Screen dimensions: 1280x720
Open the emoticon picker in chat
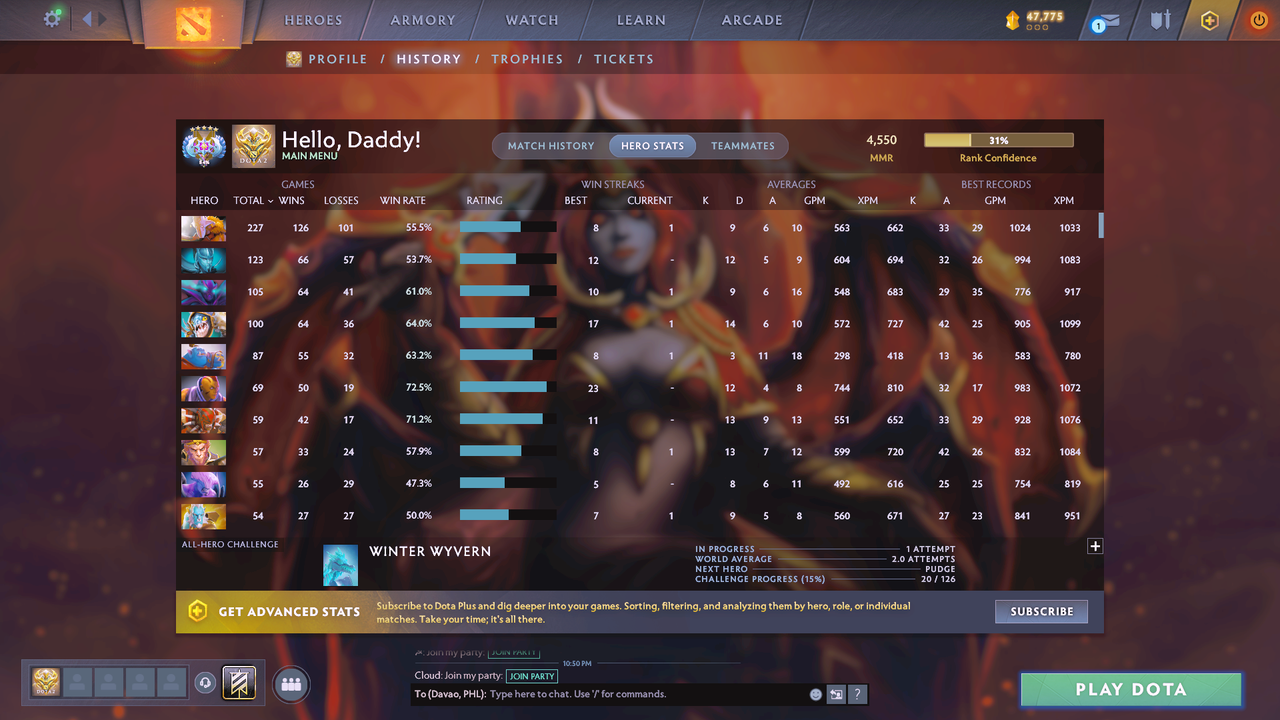coord(815,693)
